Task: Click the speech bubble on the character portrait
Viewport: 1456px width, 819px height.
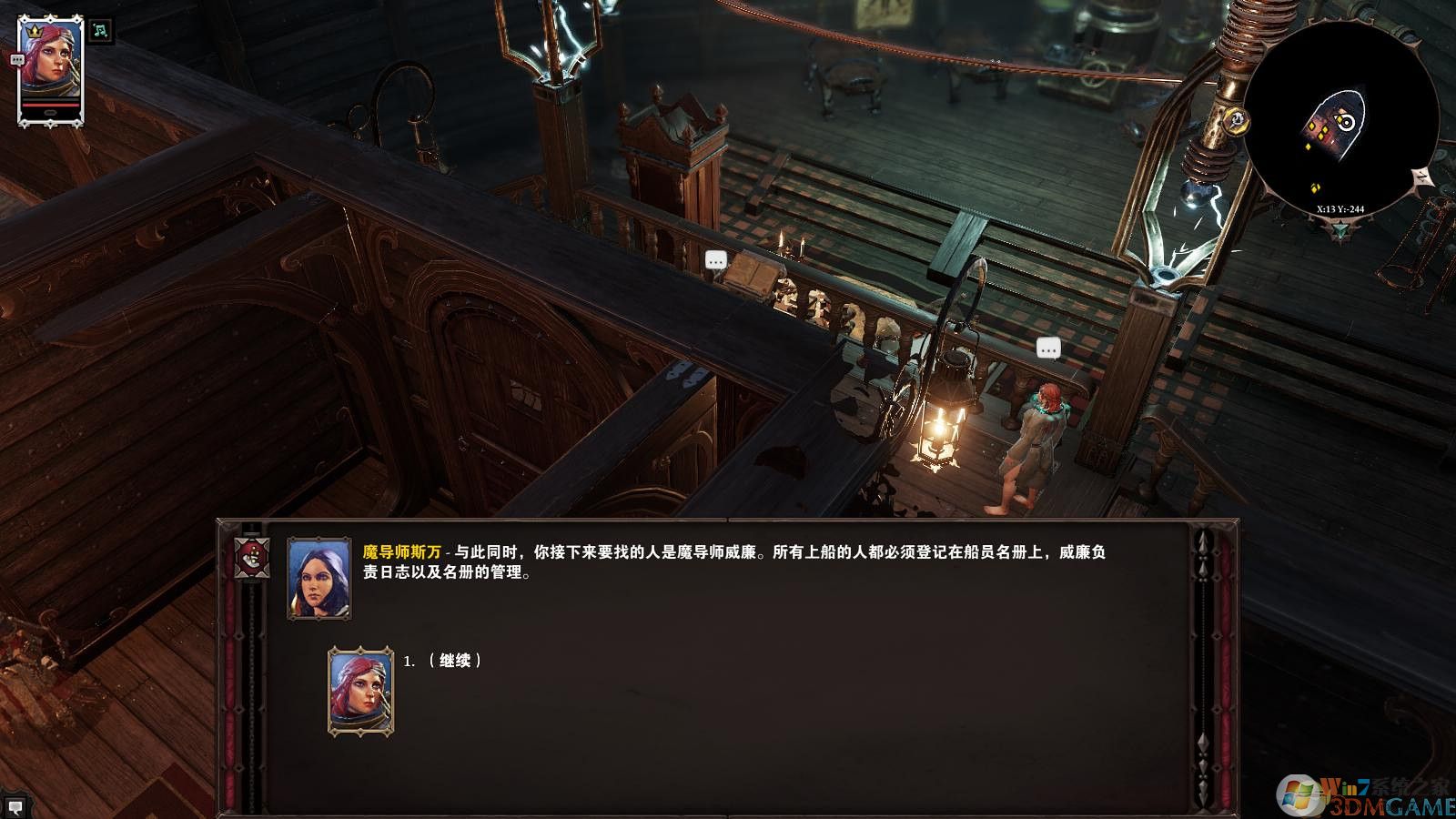Action: click(x=16, y=60)
